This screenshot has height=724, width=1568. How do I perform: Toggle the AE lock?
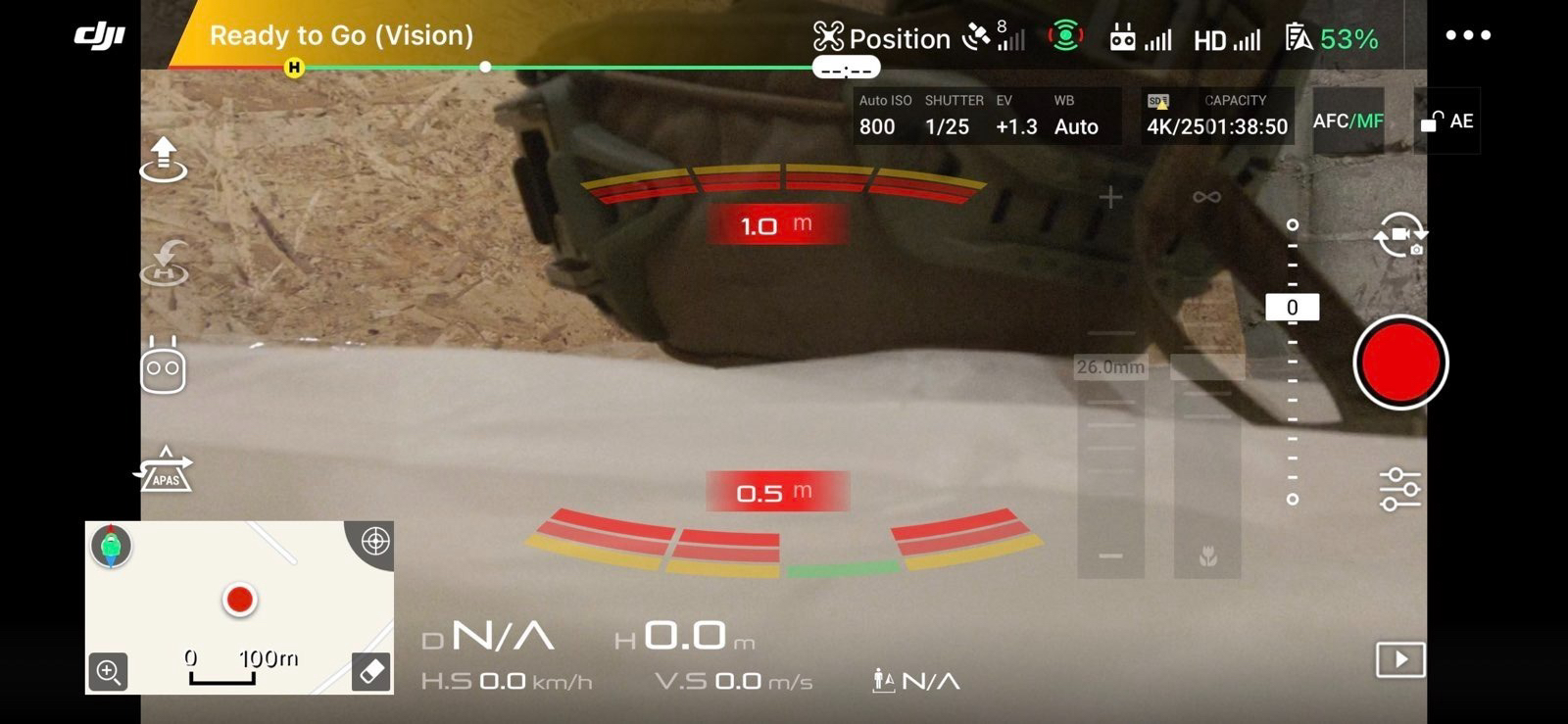[1446, 121]
